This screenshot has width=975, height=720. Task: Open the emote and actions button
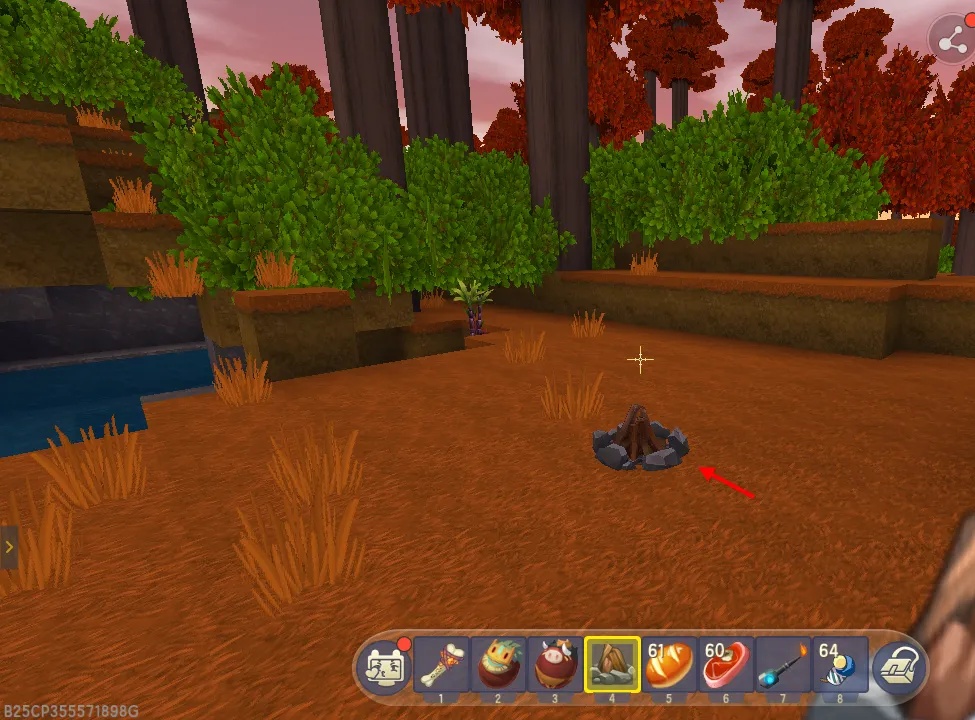[x=384, y=666]
